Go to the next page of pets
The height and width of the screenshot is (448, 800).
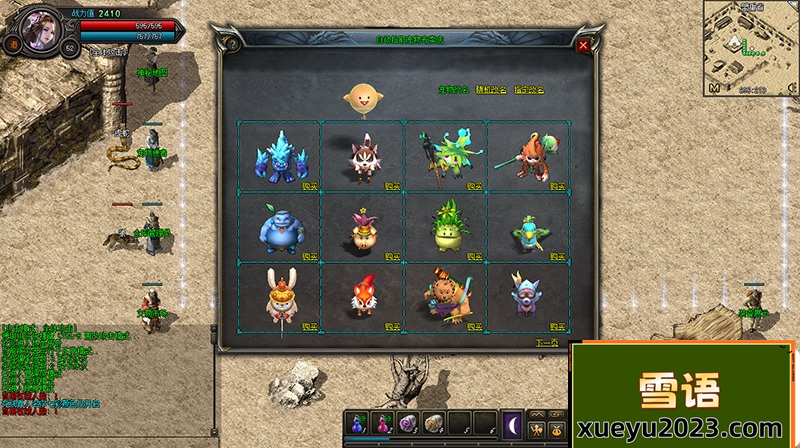tap(546, 343)
